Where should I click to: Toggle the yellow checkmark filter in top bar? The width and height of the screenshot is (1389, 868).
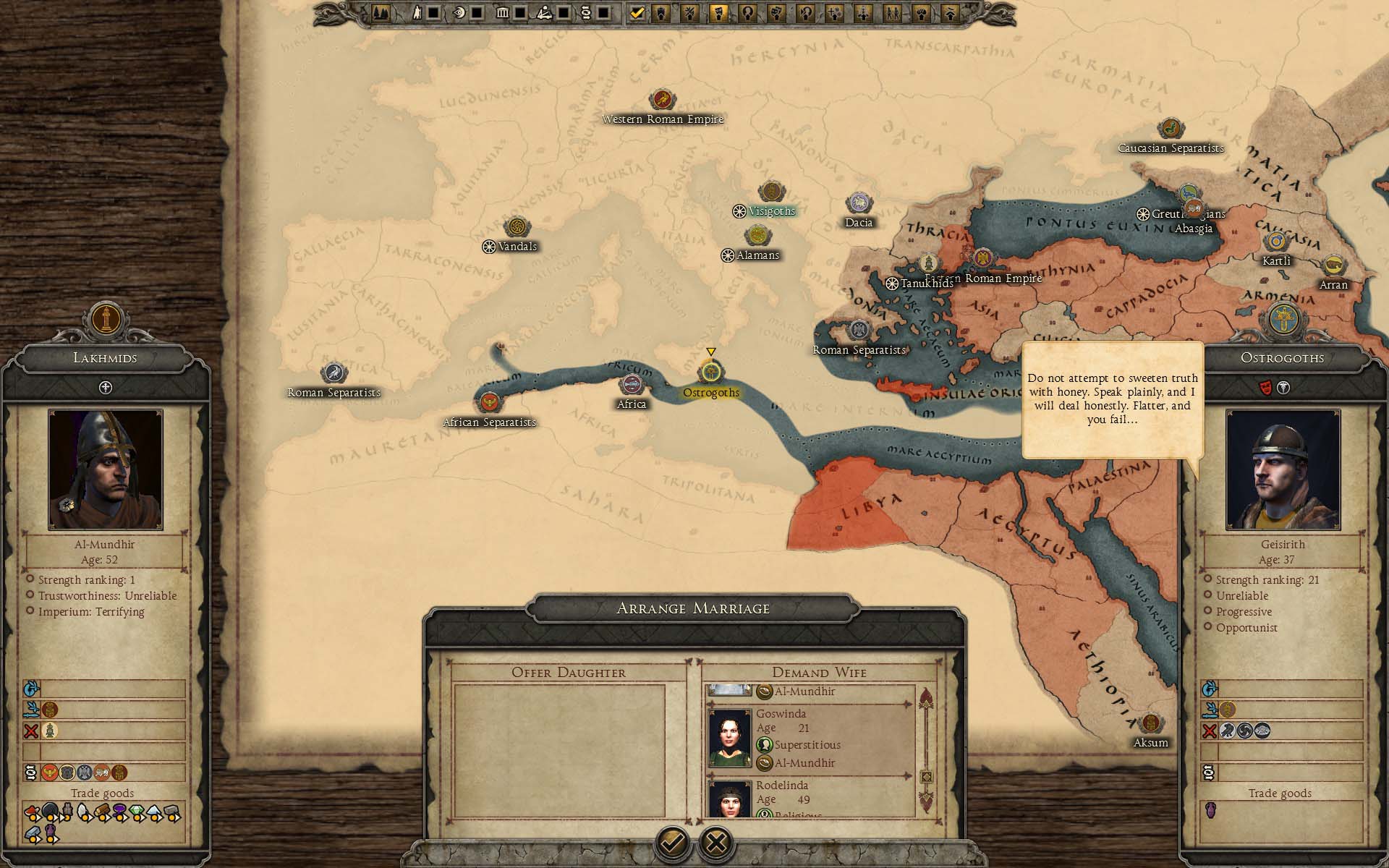(x=637, y=12)
